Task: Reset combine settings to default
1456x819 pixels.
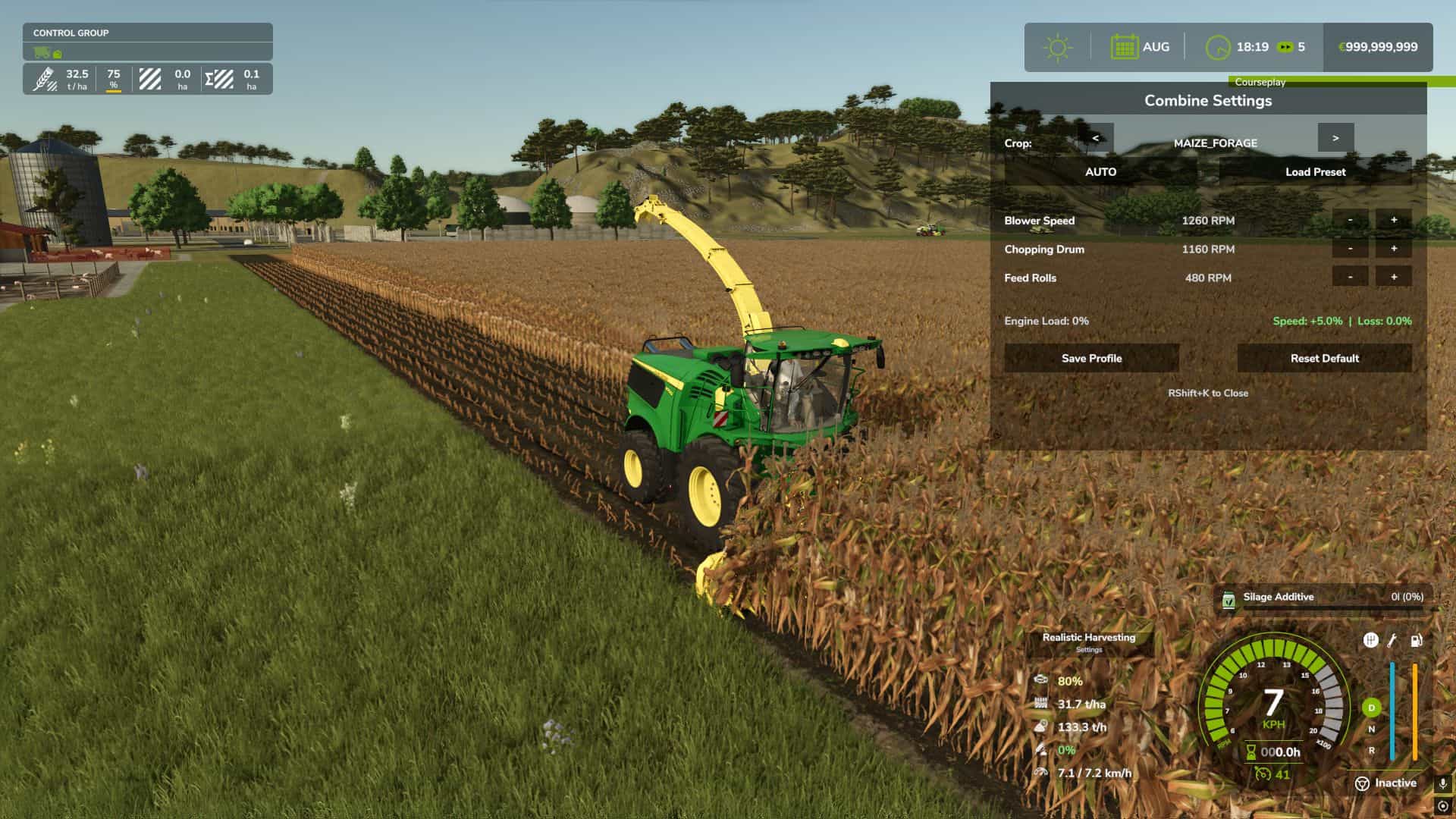Action: 1324,358
